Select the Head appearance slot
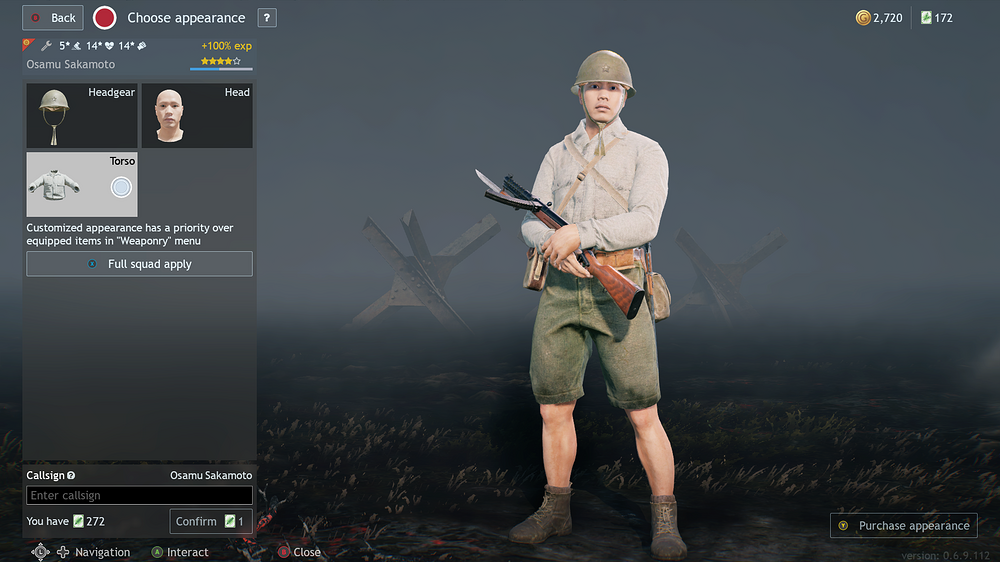1000x562 pixels. [x=196, y=116]
